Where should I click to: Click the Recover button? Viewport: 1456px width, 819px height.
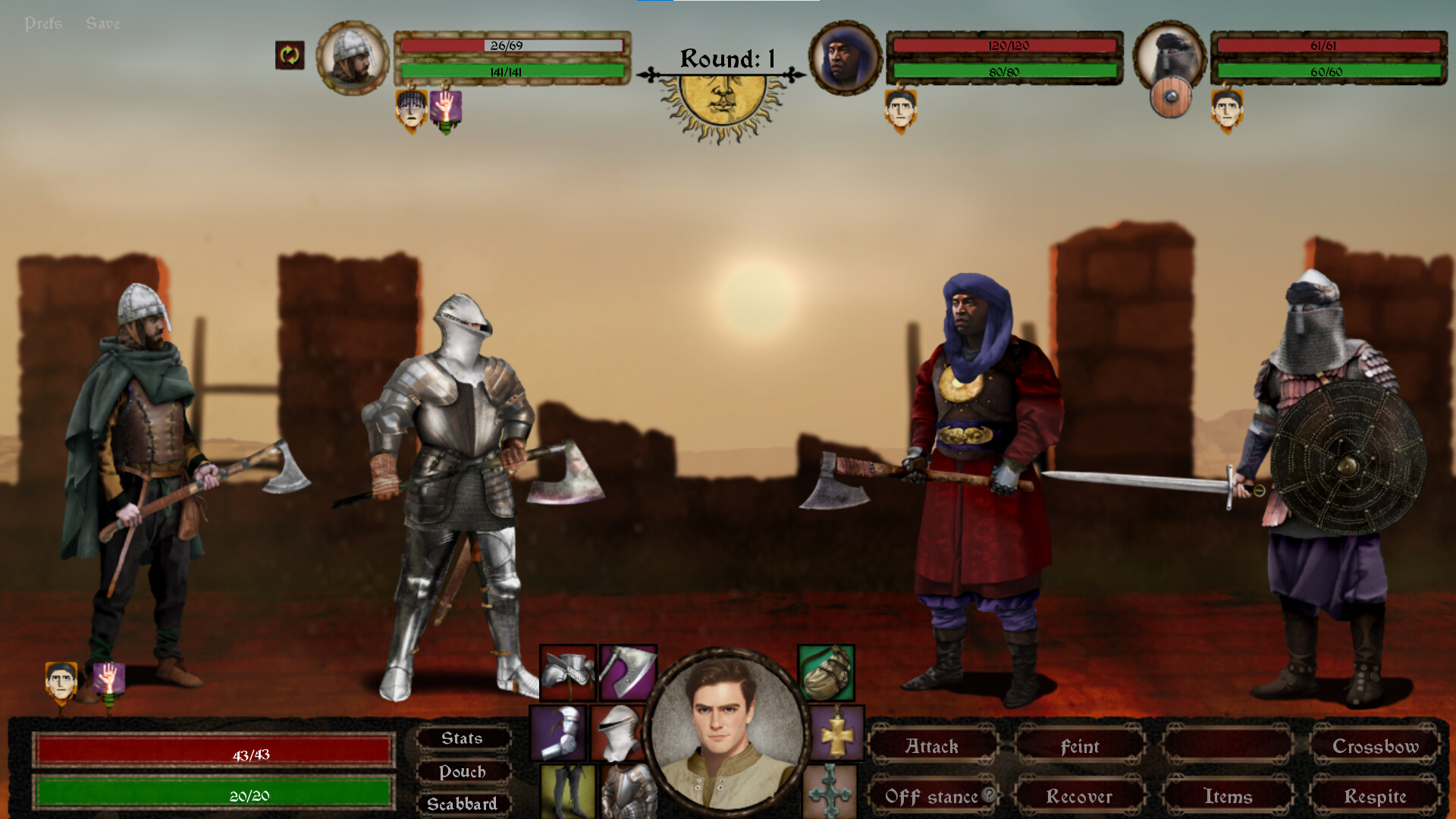click(1078, 797)
